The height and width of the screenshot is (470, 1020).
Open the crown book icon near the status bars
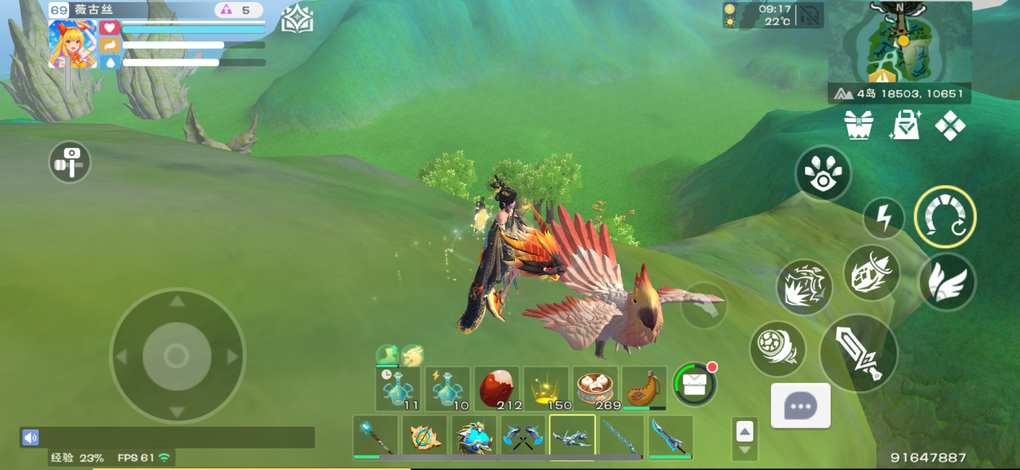pos(297,19)
